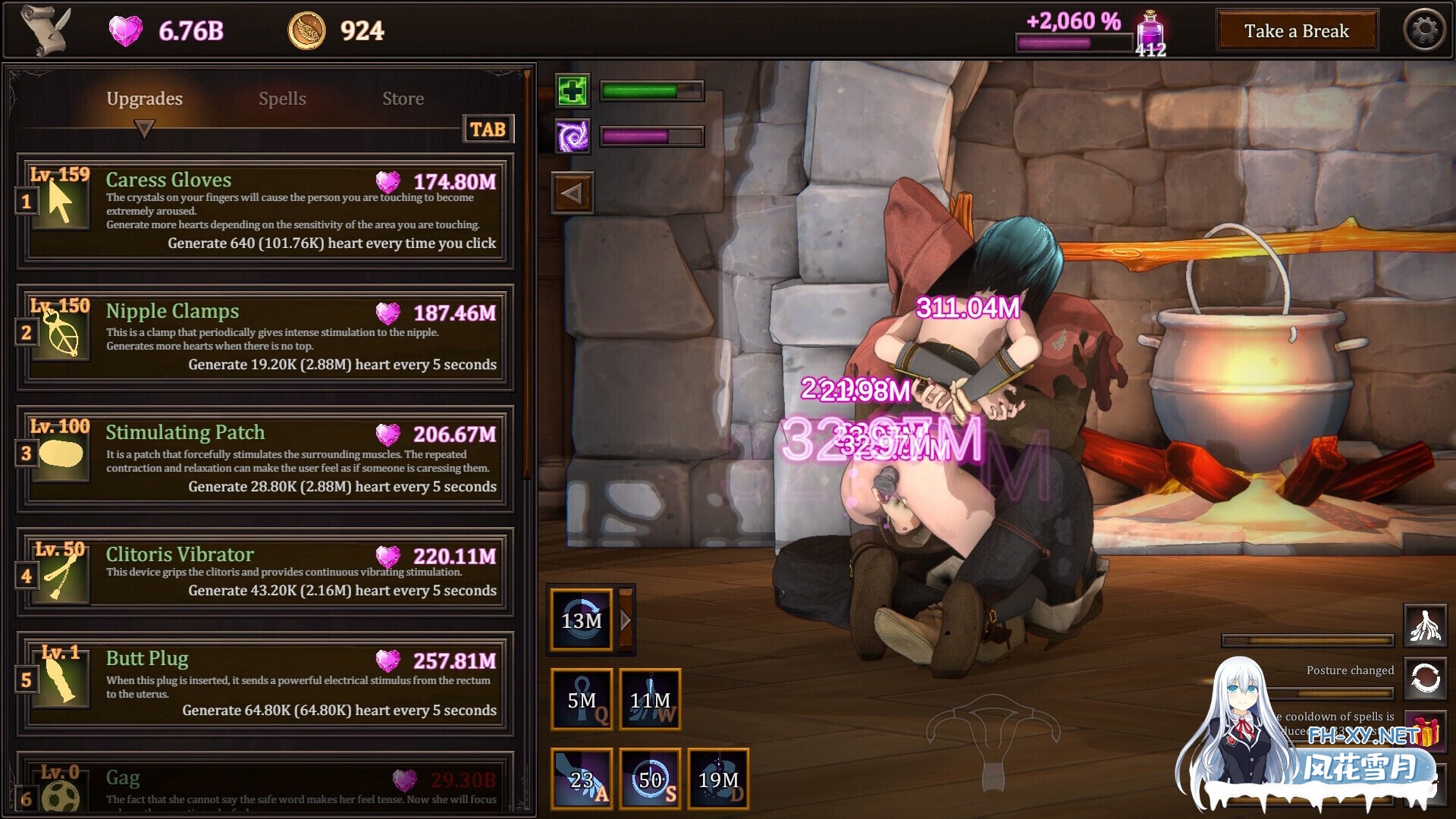Activate the purple swirl spell icon
The image size is (1456, 819).
tap(573, 138)
